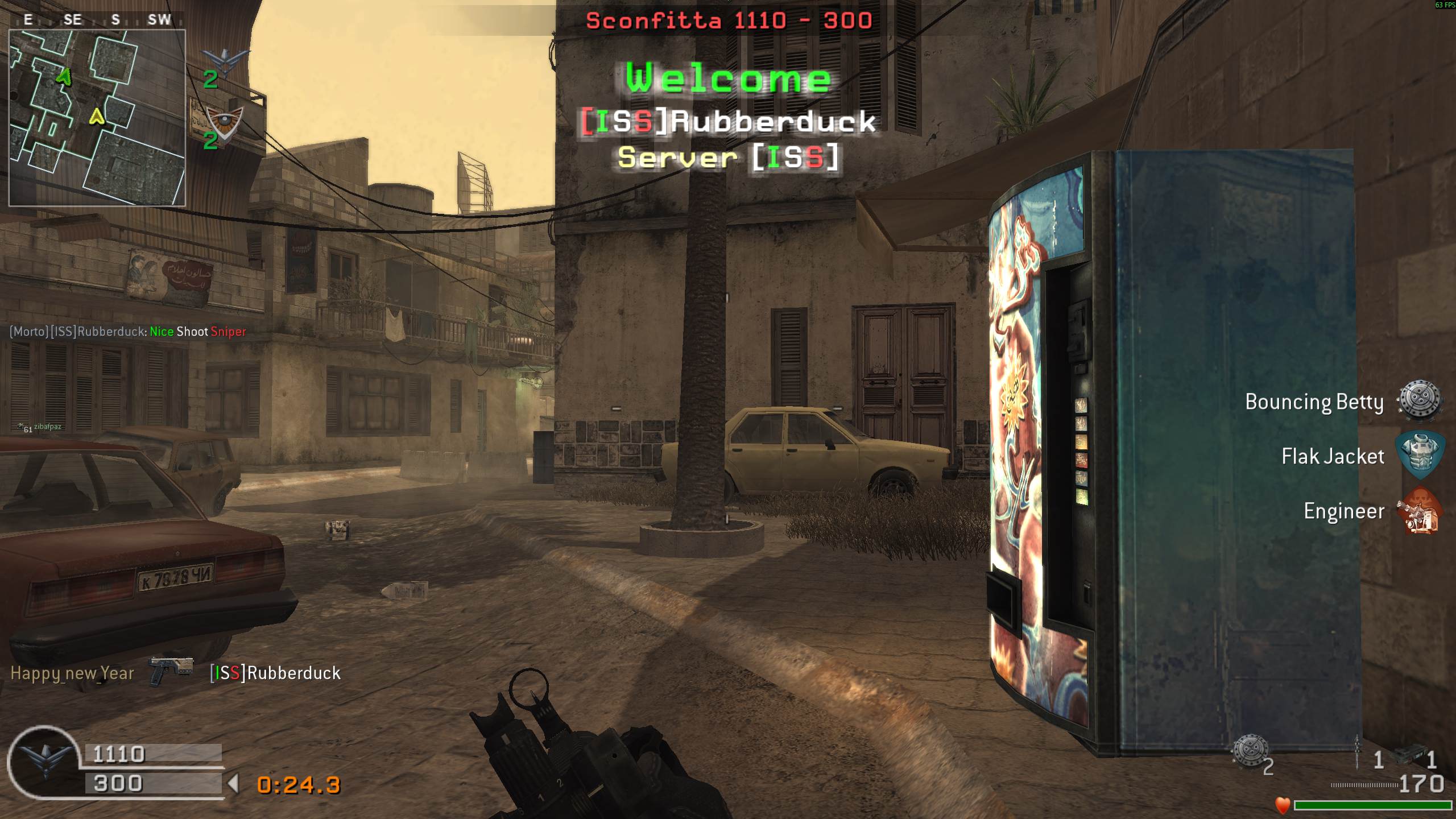Click the green teammate arrow on the minimap
Viewport: 1456px width, 819px height.
[65, 76]
